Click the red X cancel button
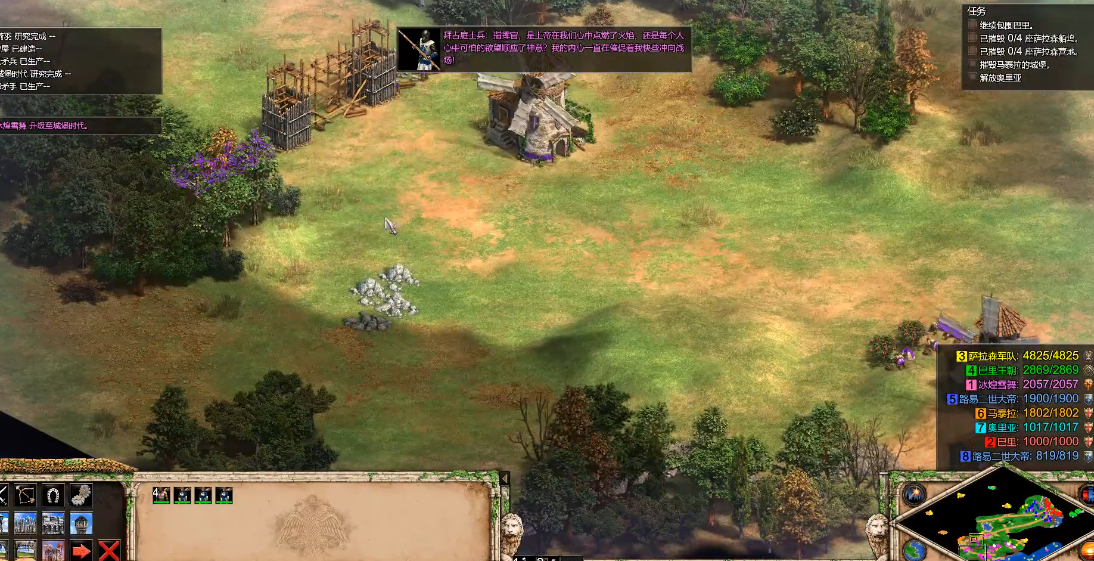 point(109,549)
